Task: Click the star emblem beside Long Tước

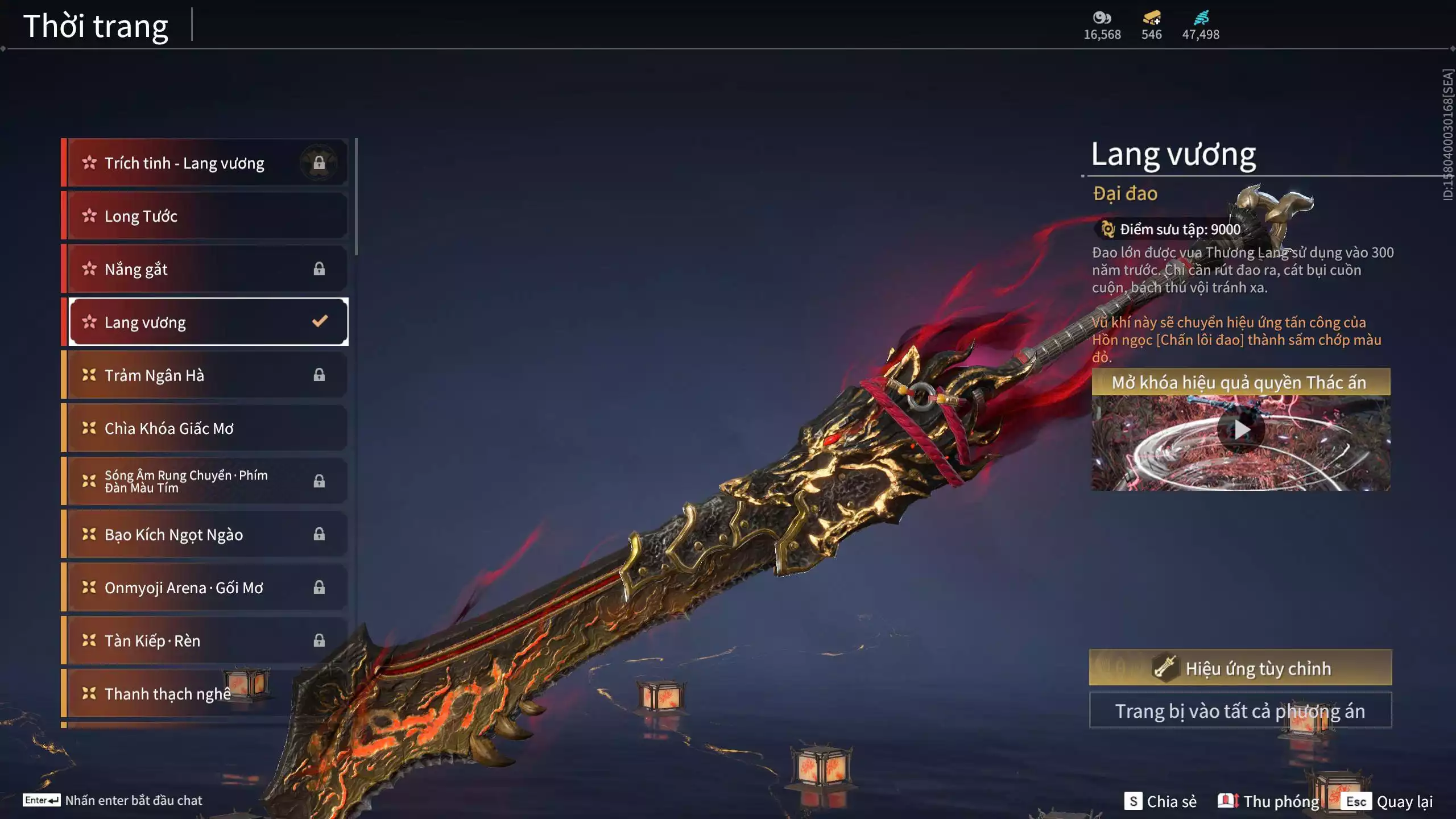Action: 88,216
